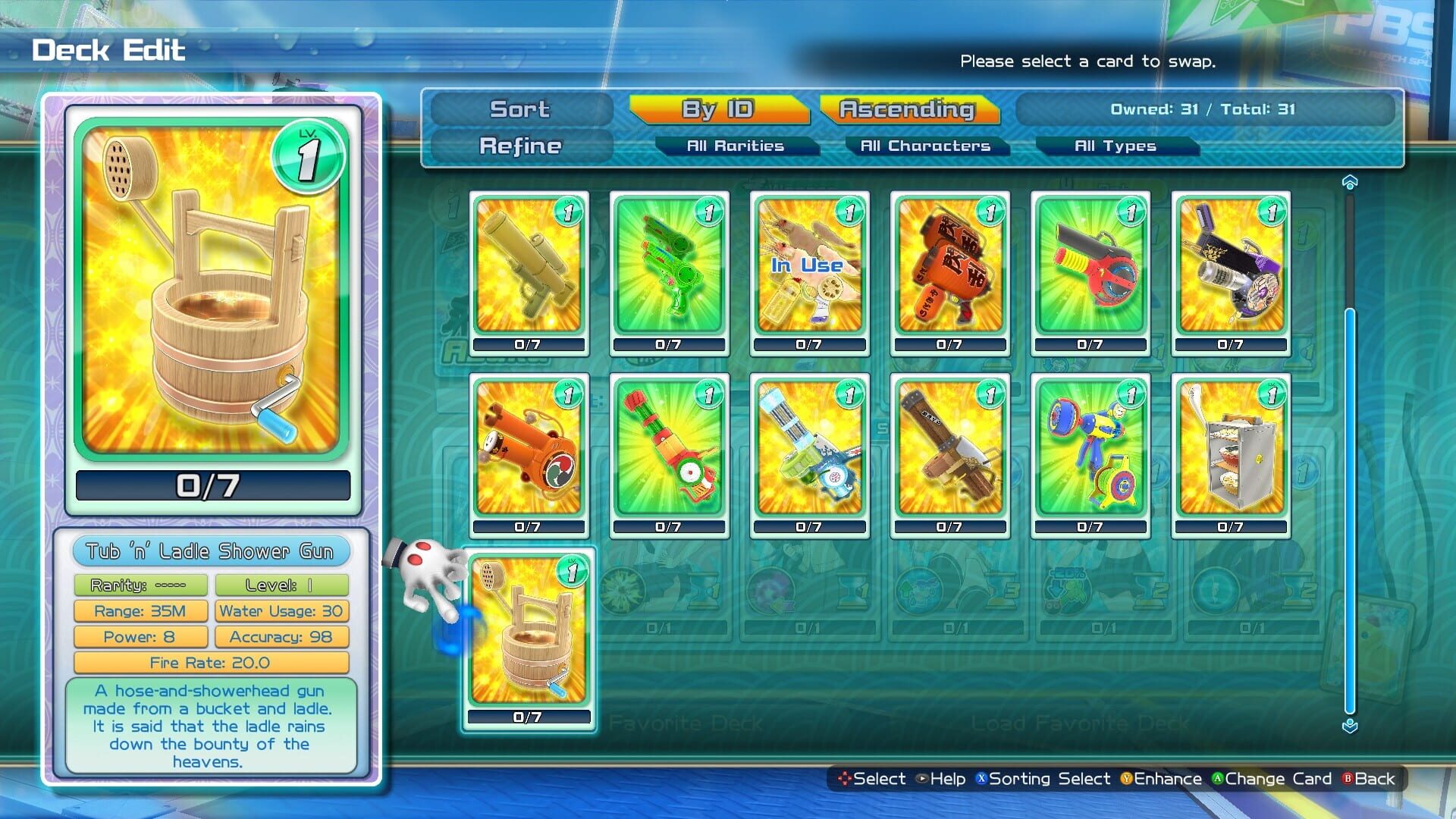Select the Tub 'n' Ladle card in the grid
The height and width of the screenshot is (819, 1456).
(x=529, y=633)
